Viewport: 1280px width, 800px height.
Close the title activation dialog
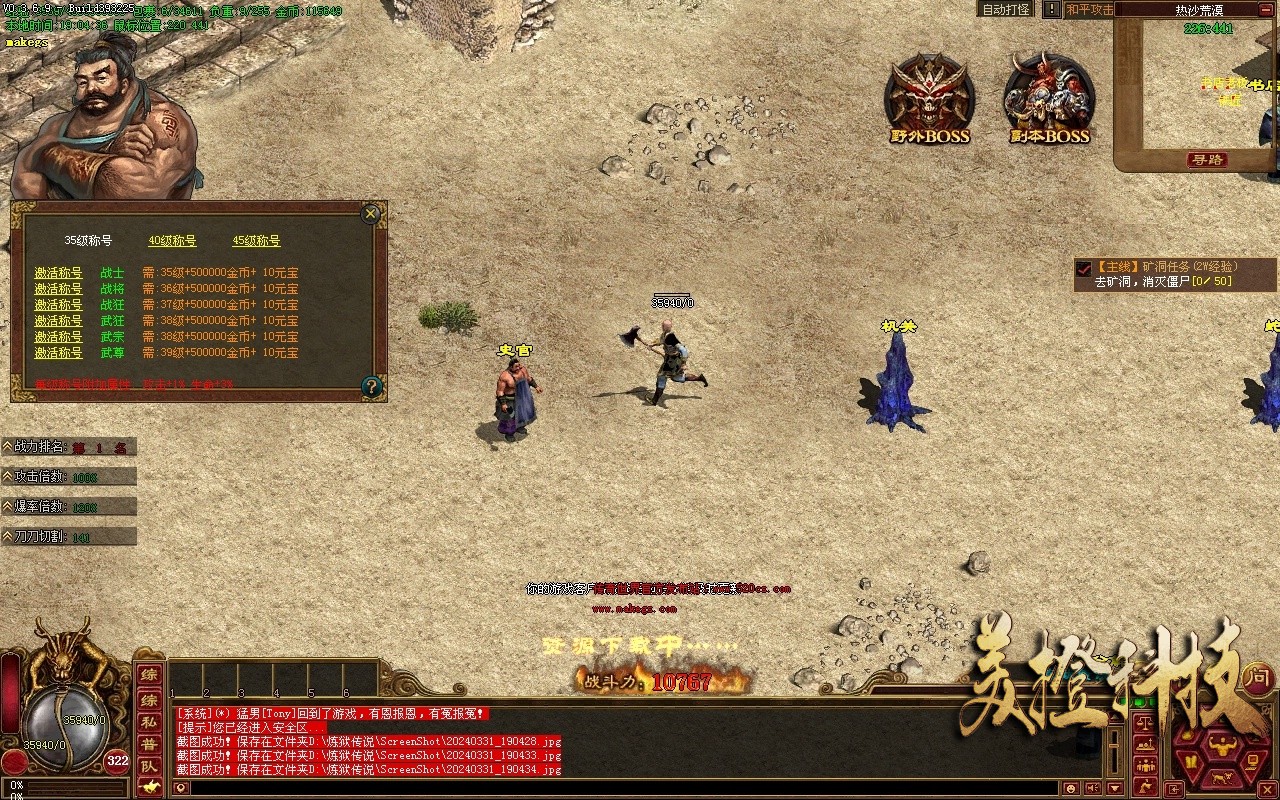tap(371, 213)
